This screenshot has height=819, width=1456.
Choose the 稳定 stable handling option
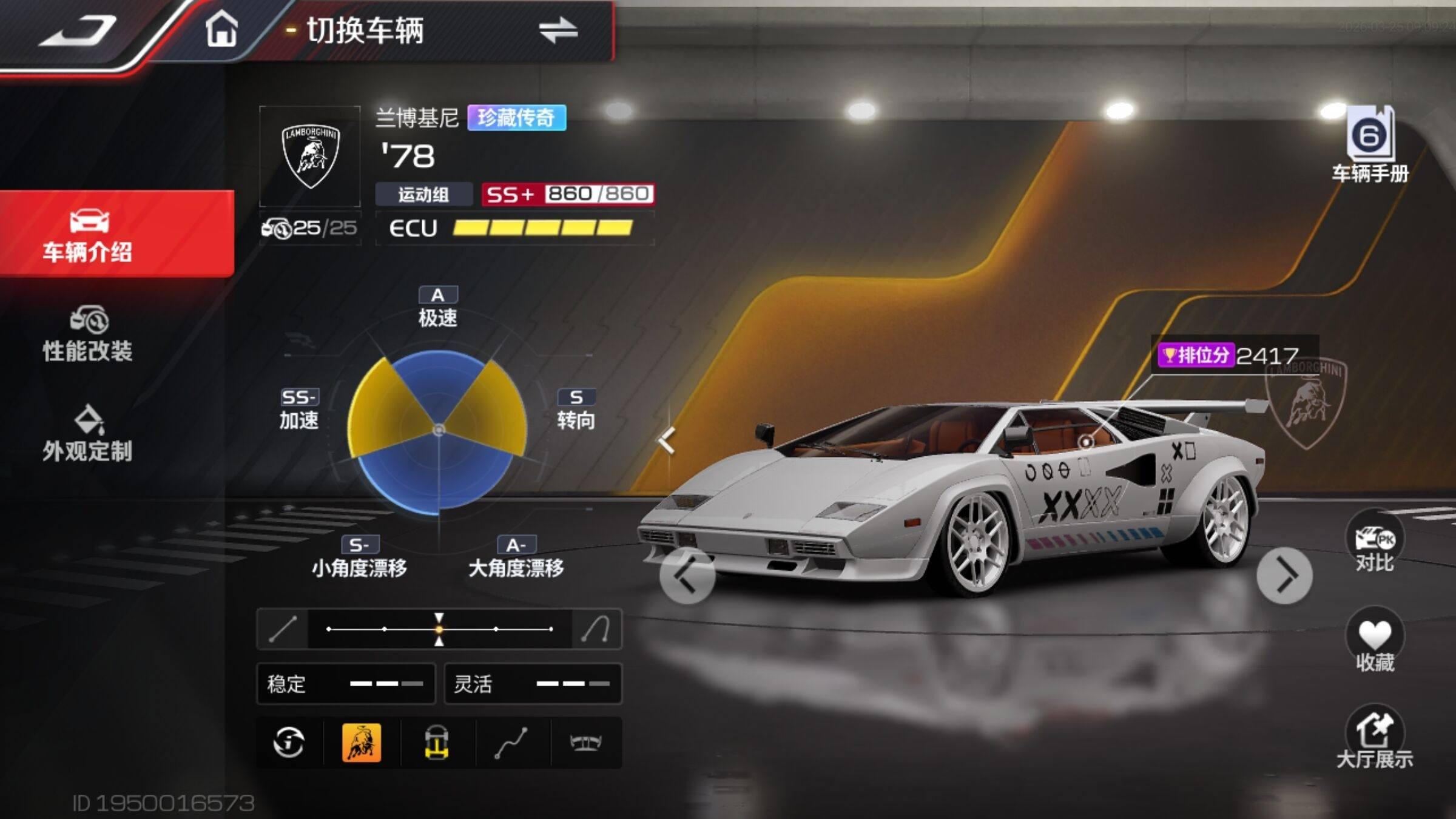pos(346,684)
